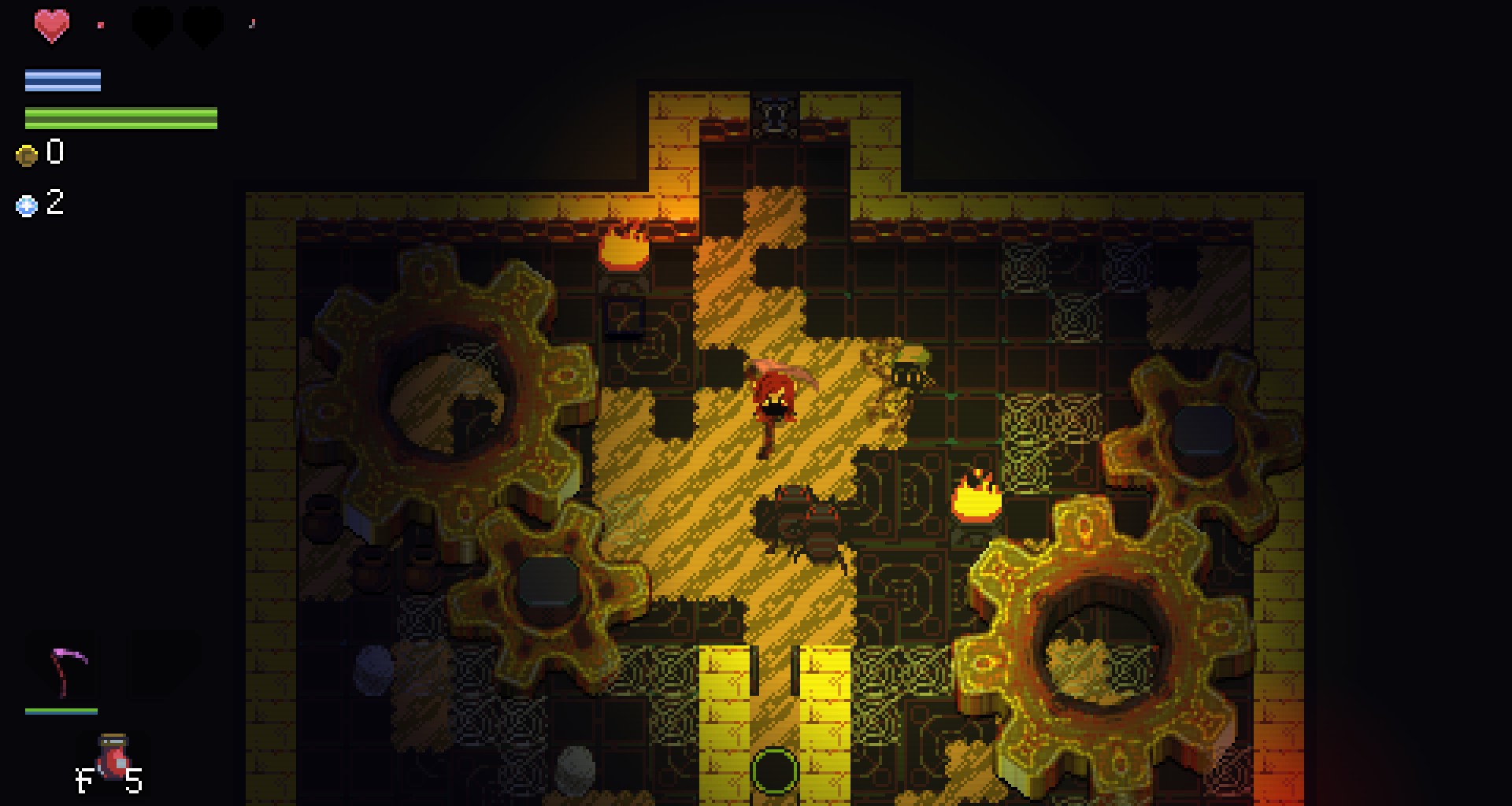Click the potion count number 5
This screenshot has height=806, width=1512.
tap(134, 782)
